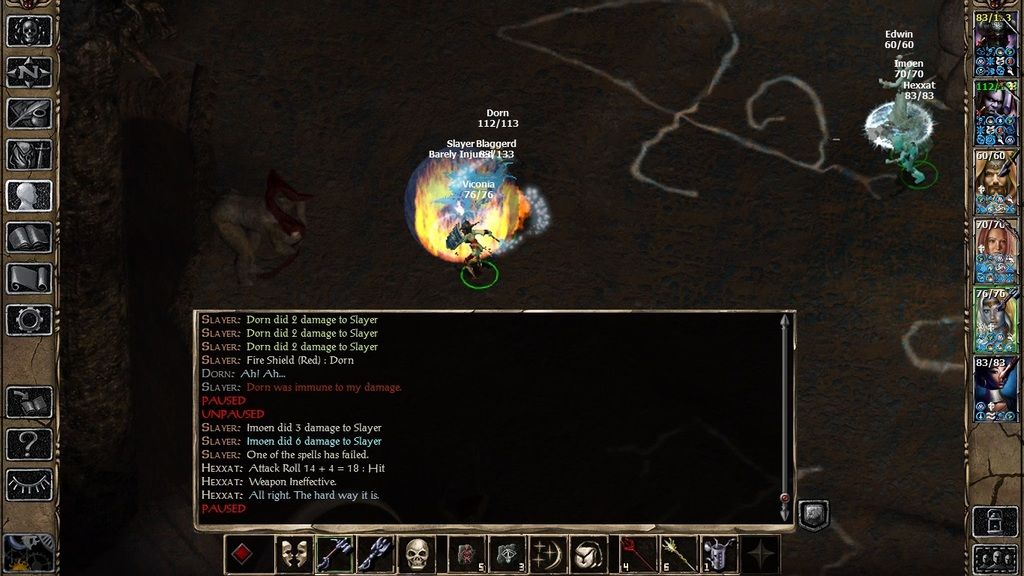This screenshot has height=576, width=1024.
Task: Click the red diamond button on the action bar
Action: (x=243, y=554)
